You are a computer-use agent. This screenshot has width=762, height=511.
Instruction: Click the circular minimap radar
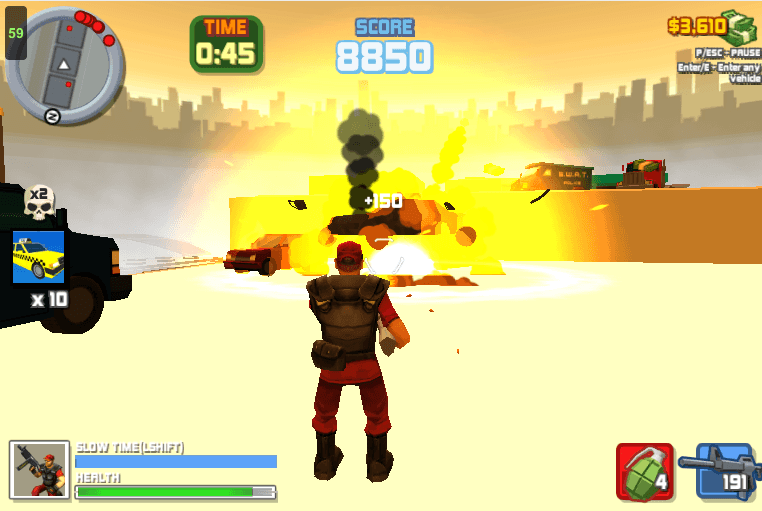click(x=65, y=61)
